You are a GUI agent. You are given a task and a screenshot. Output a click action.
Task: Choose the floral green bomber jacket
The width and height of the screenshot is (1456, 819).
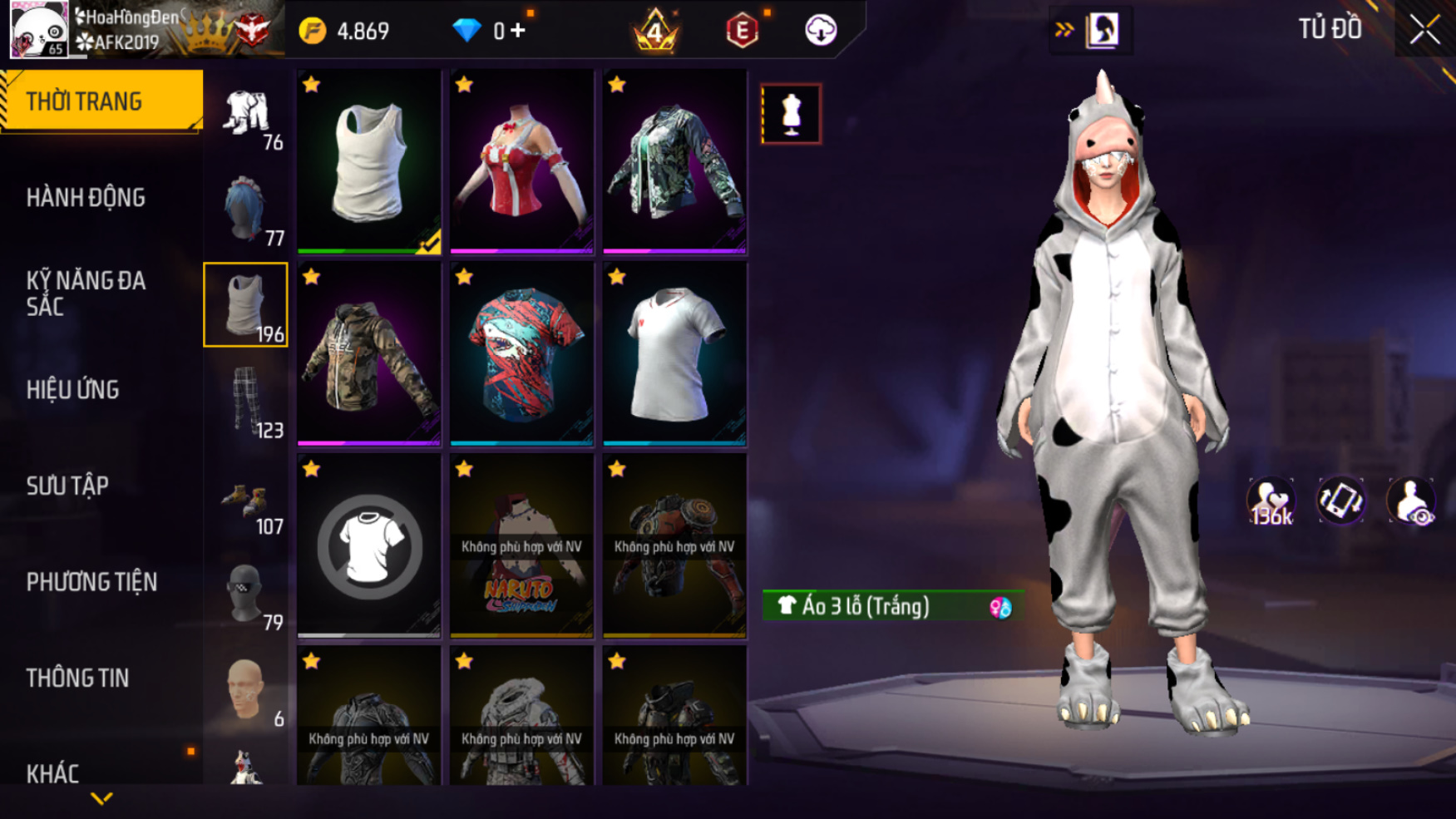pos(674,161)
